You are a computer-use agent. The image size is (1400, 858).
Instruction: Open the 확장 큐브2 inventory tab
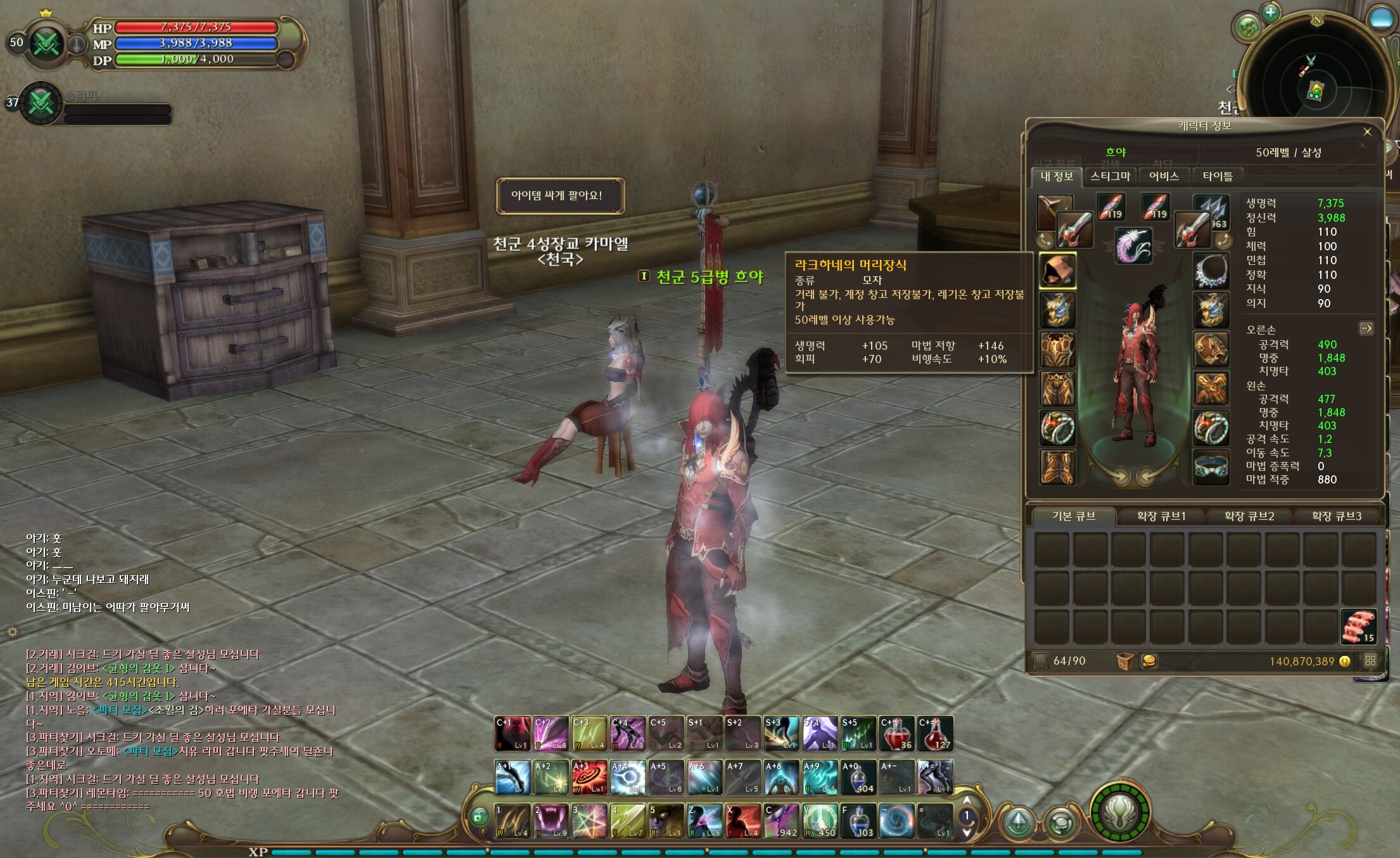tap(1249, 516)
